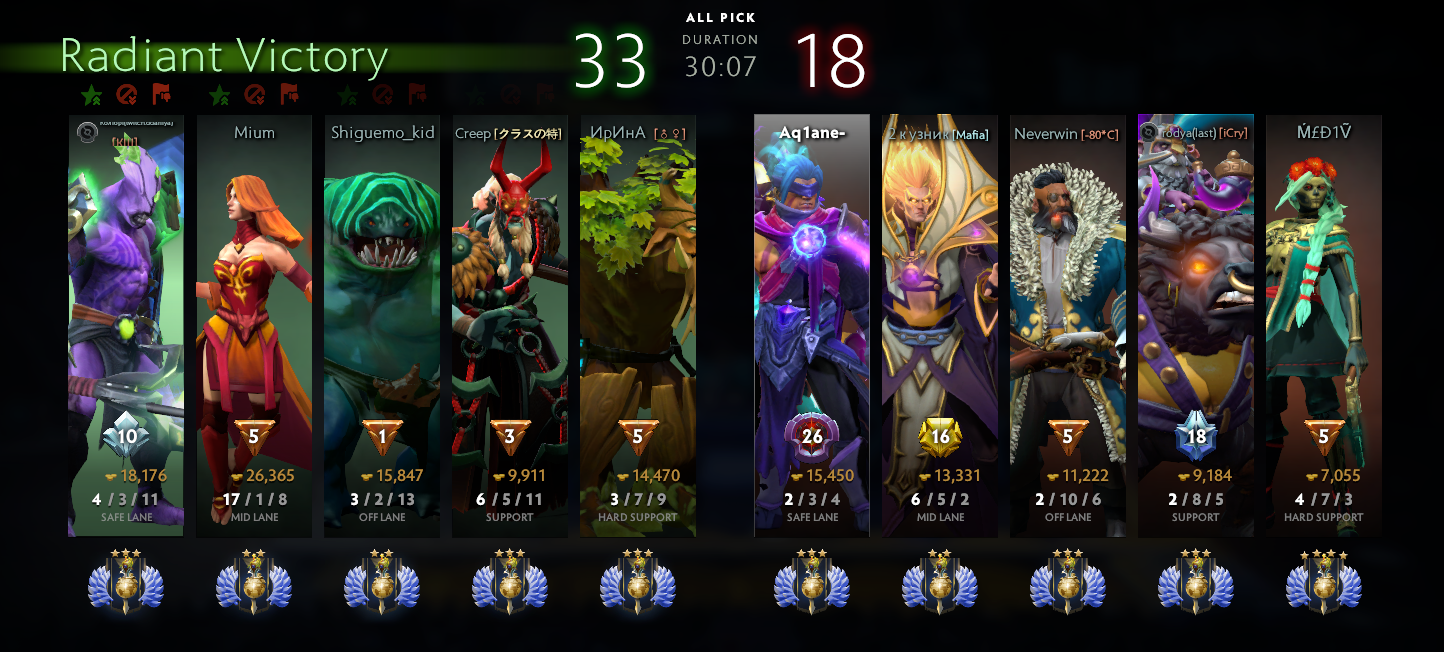Select the Faceless Void player card

[126, 300]
